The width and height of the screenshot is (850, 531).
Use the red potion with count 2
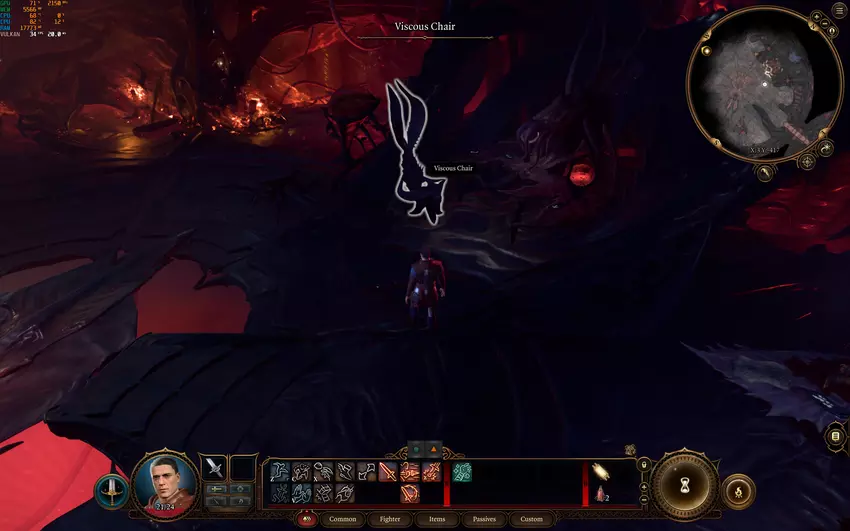602,493
